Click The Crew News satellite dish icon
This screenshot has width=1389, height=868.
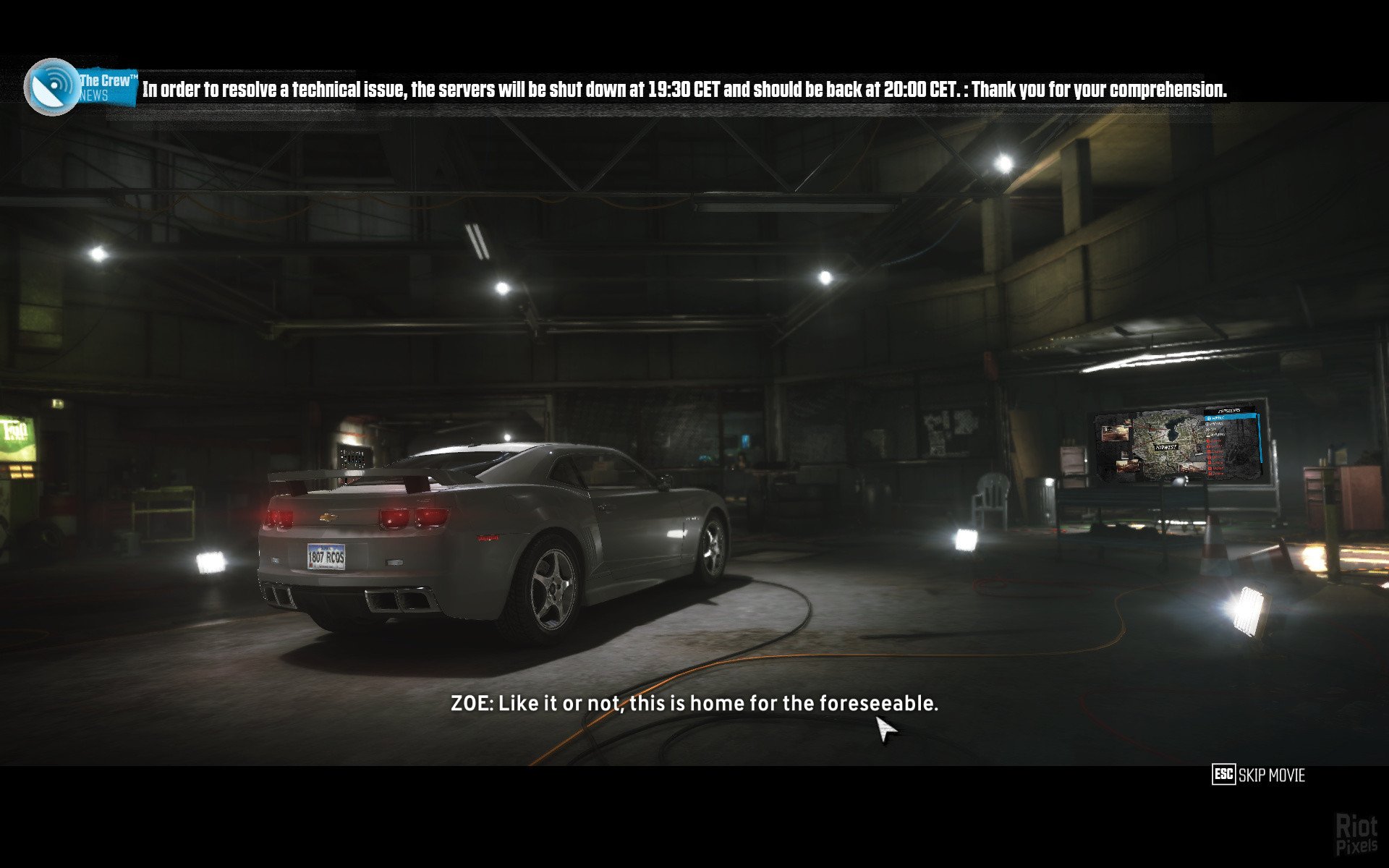point(52,87)
